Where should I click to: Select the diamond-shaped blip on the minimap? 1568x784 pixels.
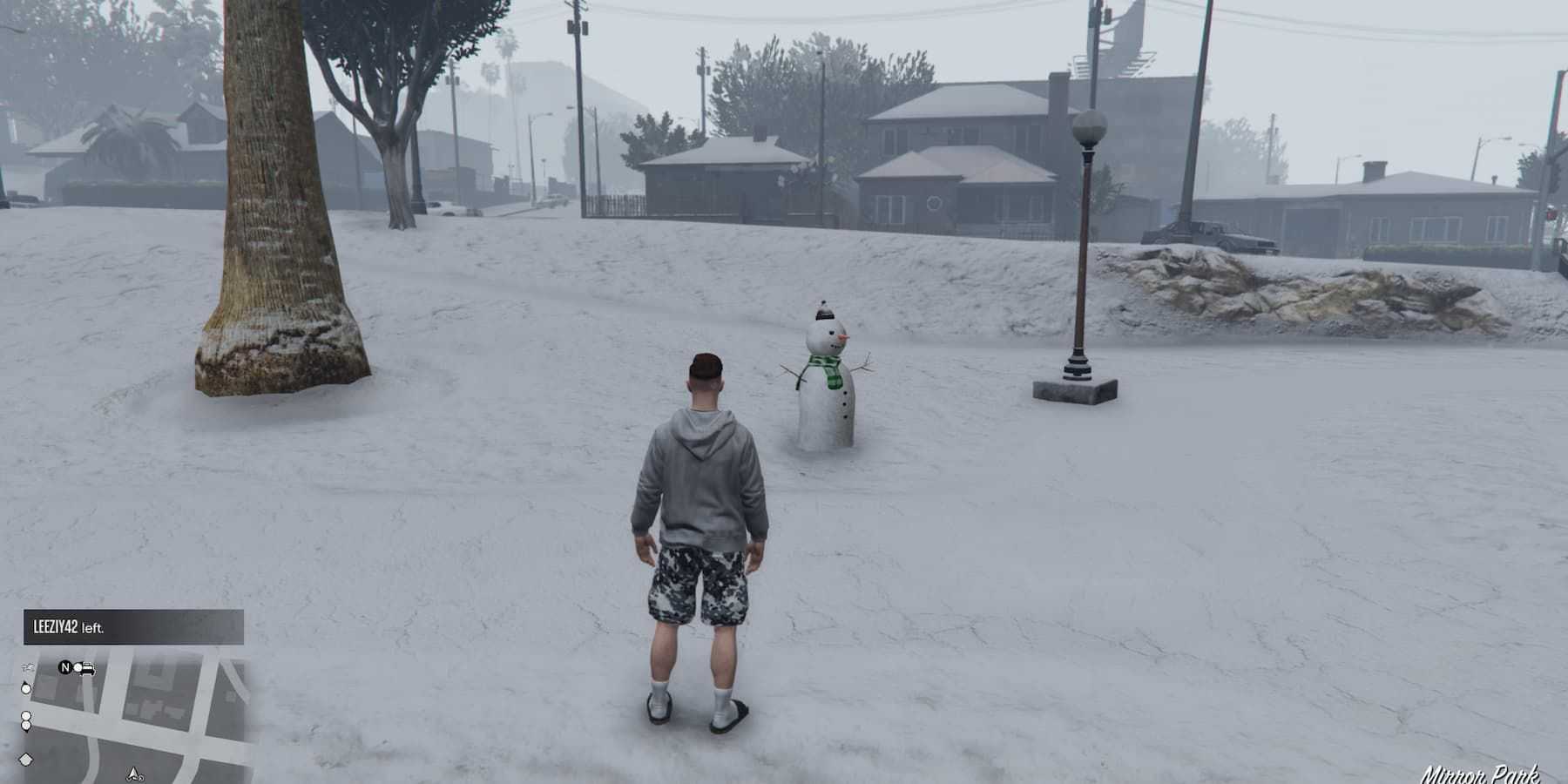click(x=25, y=760)
